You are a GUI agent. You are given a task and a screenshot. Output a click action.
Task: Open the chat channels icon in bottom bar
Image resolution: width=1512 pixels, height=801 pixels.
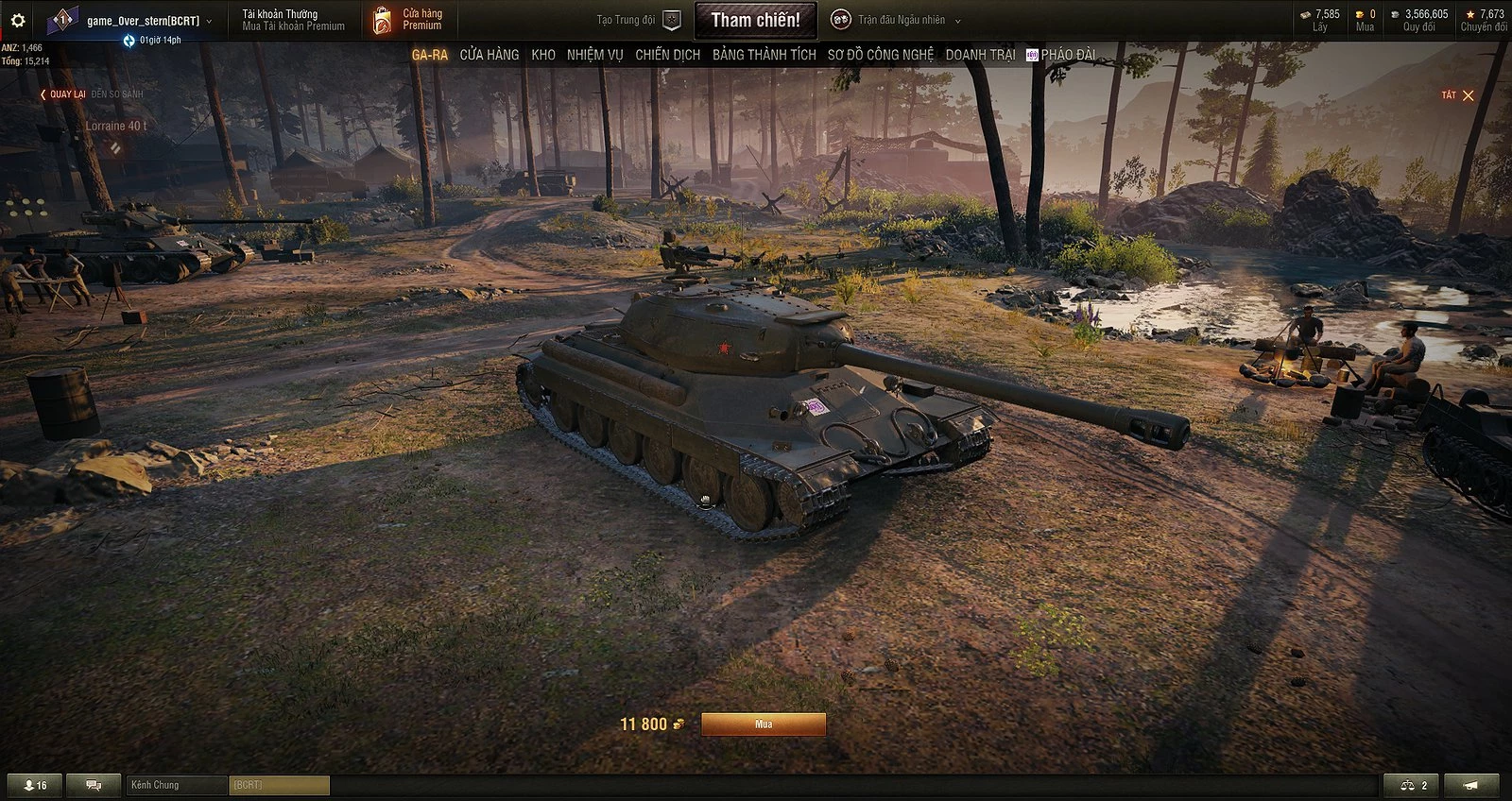tap(92, 784)
